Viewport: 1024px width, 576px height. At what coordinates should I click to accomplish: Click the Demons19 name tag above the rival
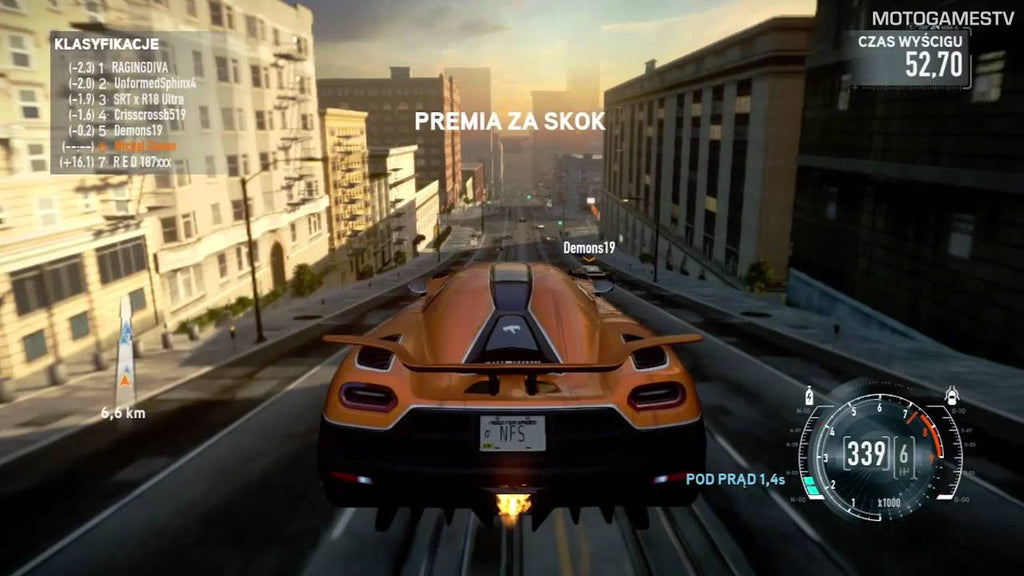pos(588,246)
